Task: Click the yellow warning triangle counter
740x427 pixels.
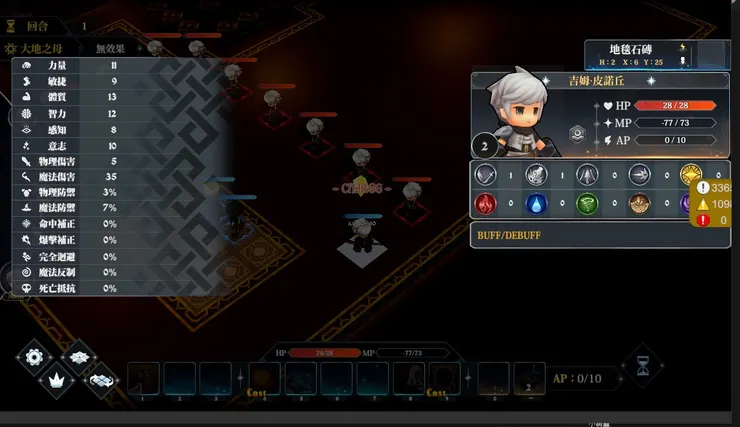Action: point(703,203)
